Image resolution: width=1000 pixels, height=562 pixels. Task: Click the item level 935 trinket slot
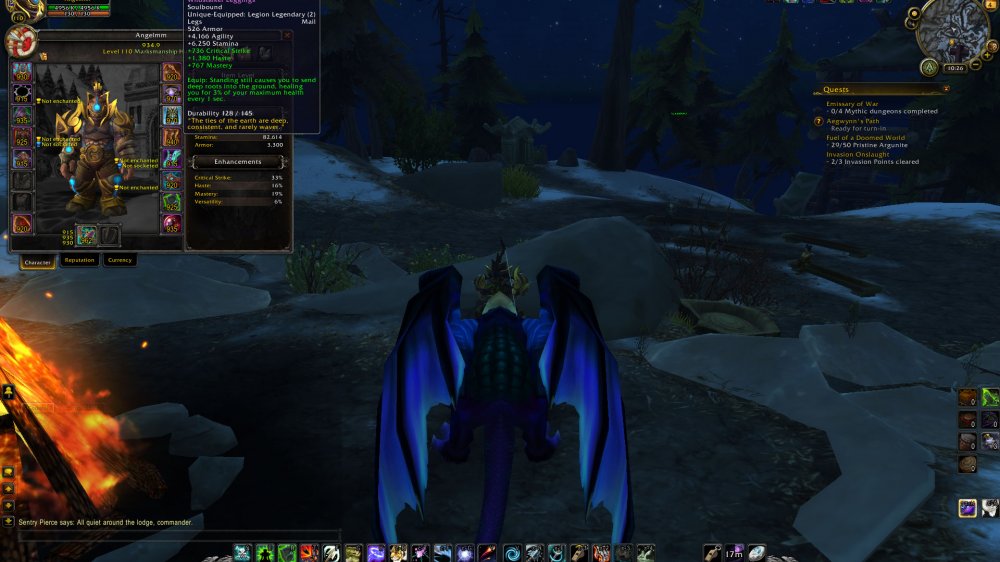tap(172, 224)
